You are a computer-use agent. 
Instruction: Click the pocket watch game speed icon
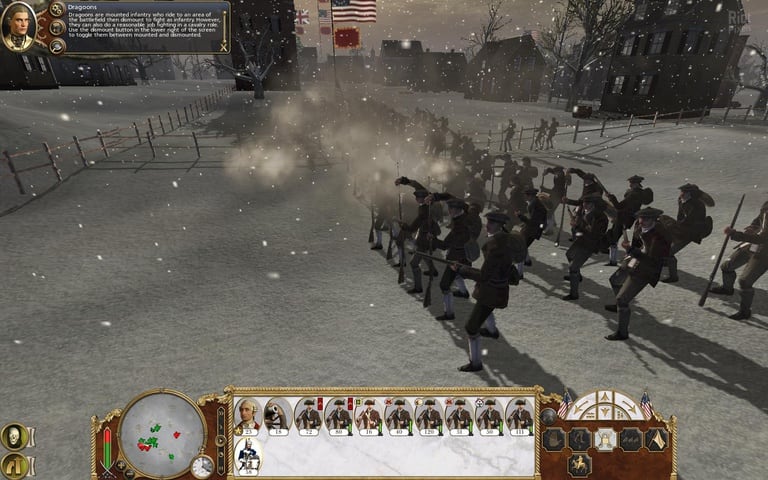coord(203,466)
